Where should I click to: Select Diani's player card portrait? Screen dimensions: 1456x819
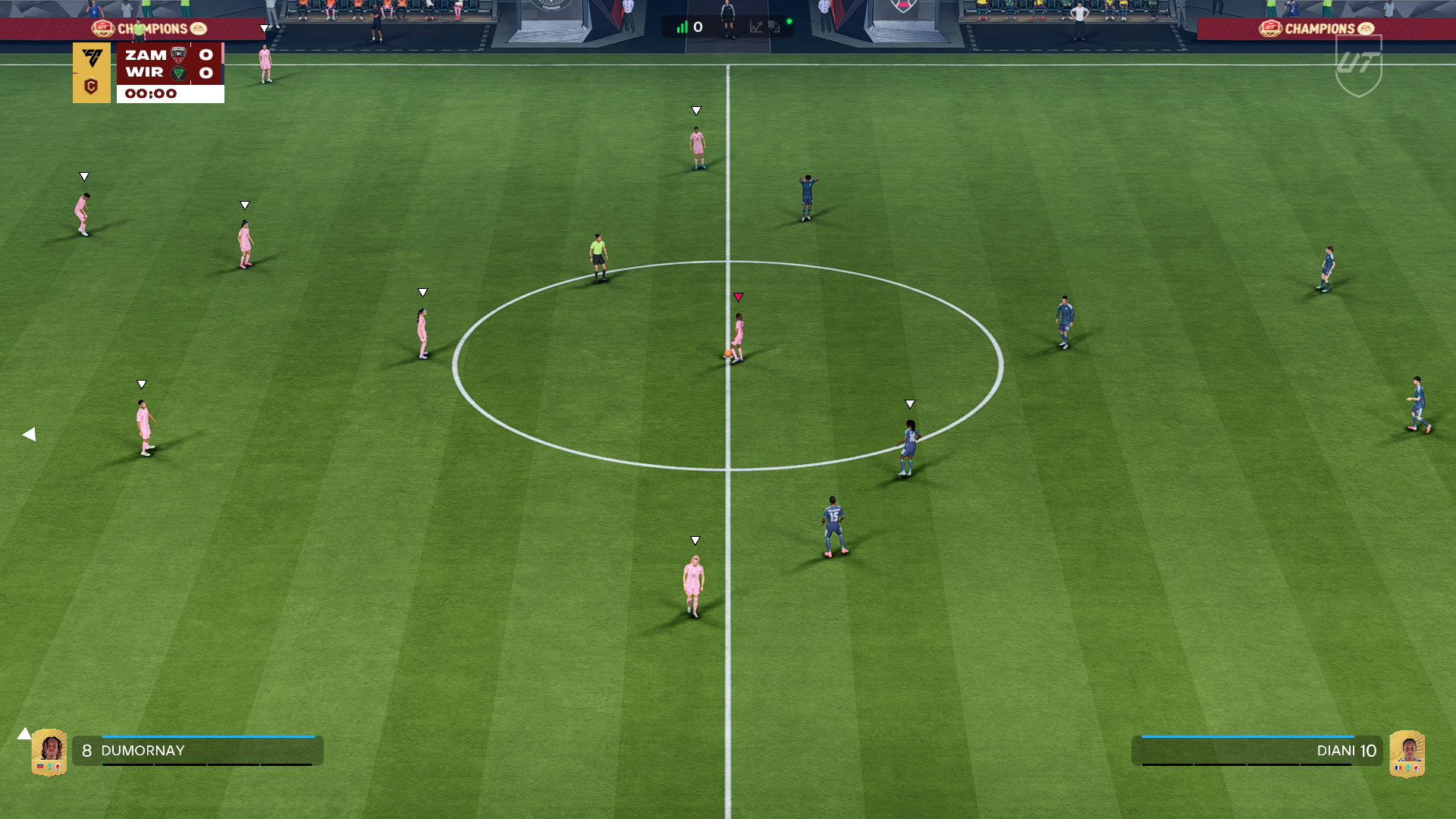pos(1407,753)
